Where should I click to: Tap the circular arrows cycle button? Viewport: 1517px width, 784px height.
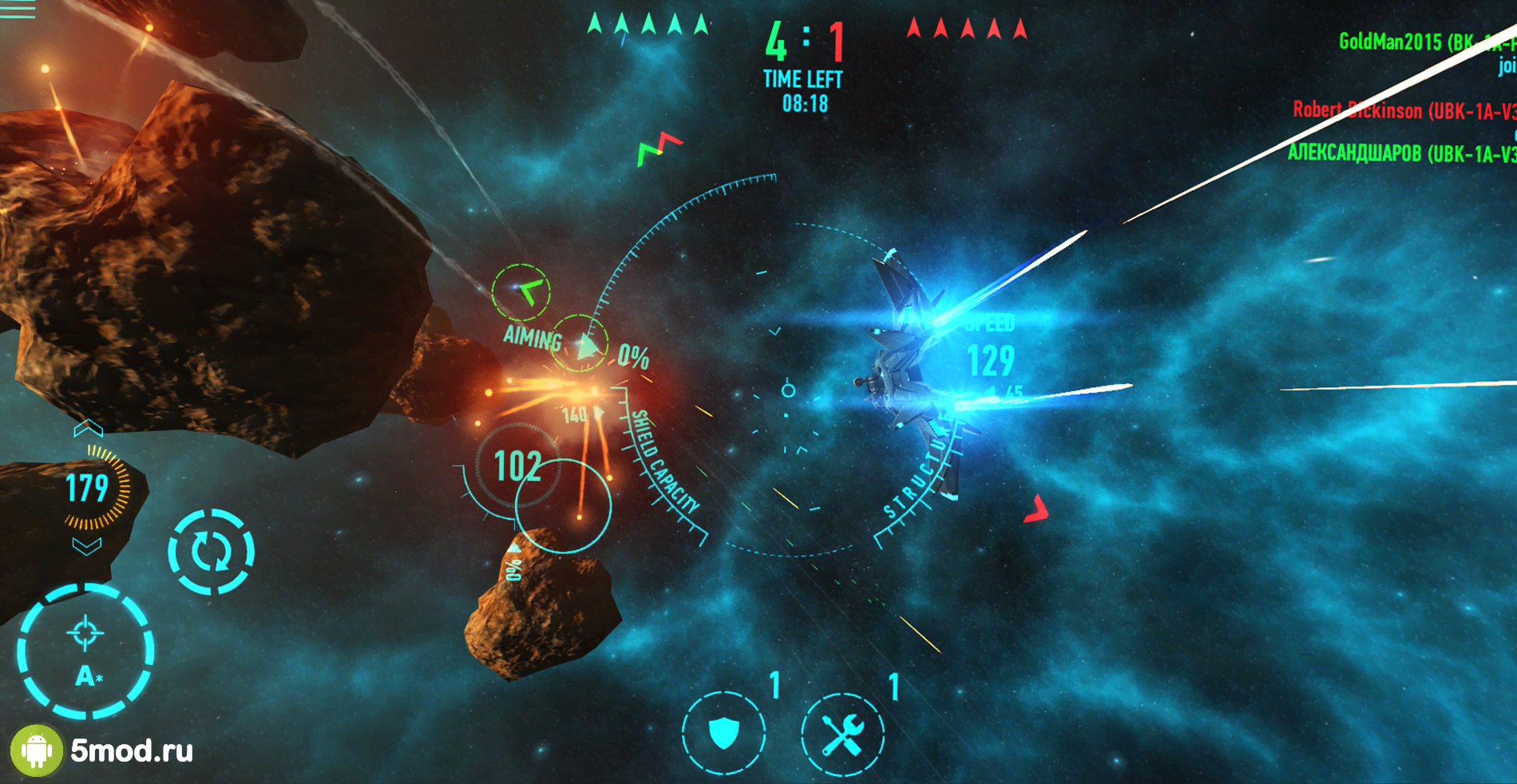pyautogui.click(x=211, y=552)
